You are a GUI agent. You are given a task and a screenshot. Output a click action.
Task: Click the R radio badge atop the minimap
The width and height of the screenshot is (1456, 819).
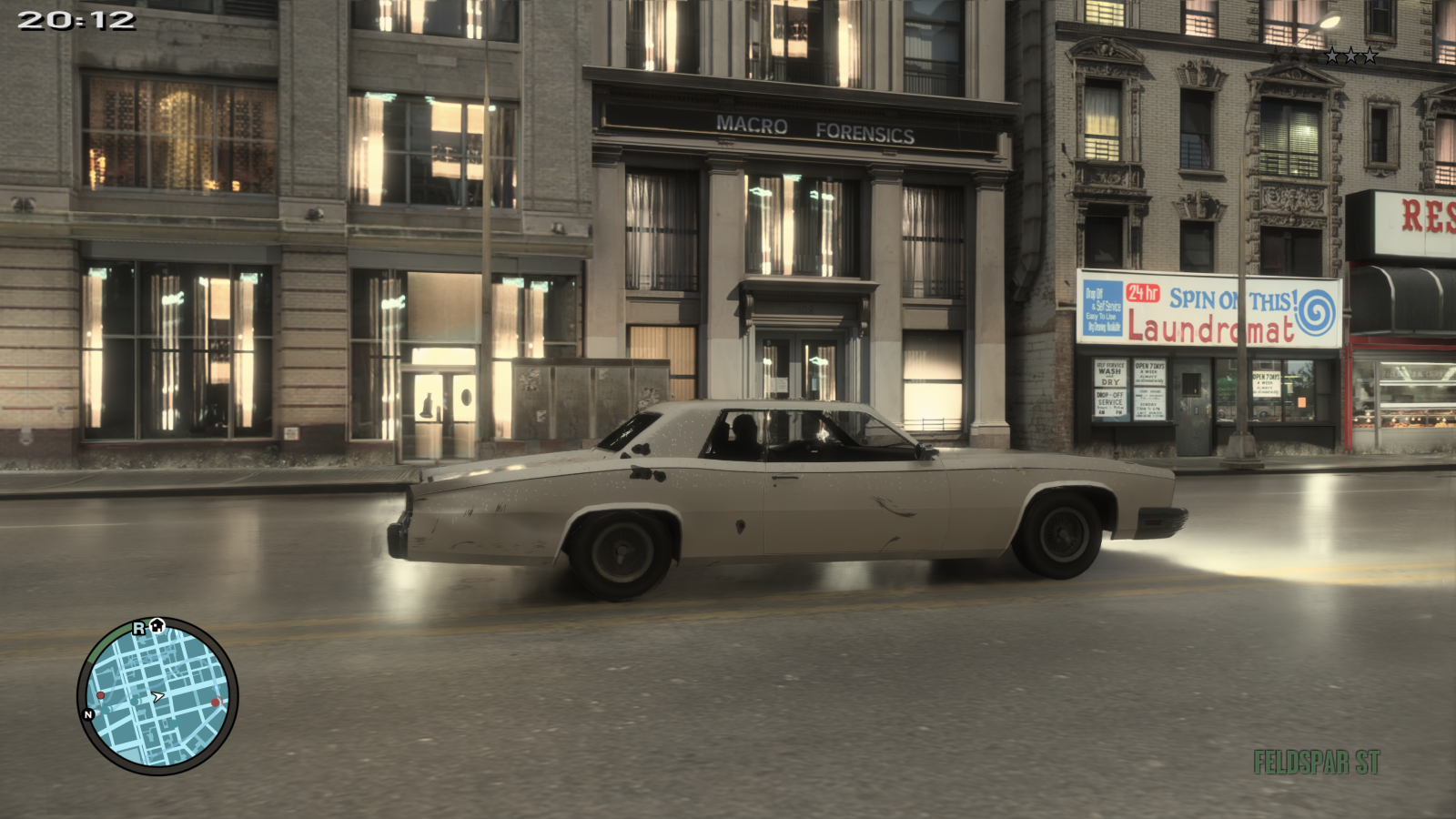[138, 629]
